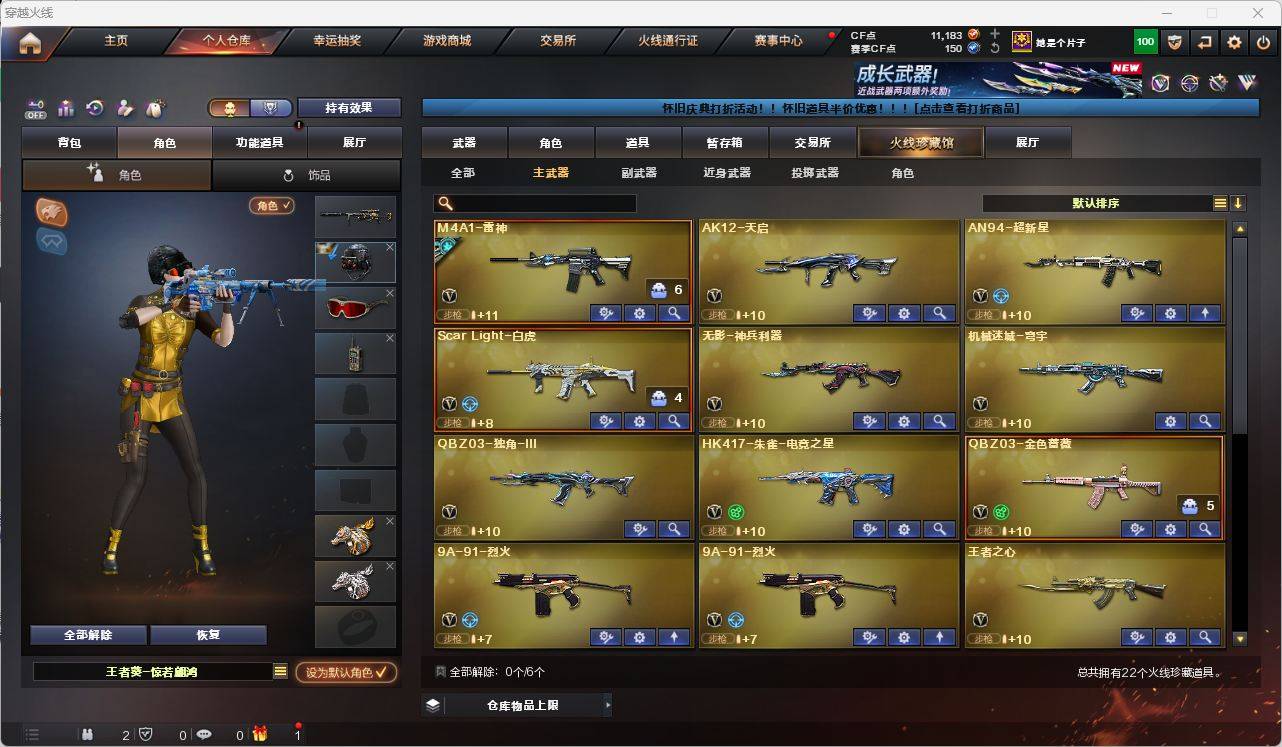The image size is (1282, 747).
Task: Click the home icon in the top-left corner
Action: (28, 41)
